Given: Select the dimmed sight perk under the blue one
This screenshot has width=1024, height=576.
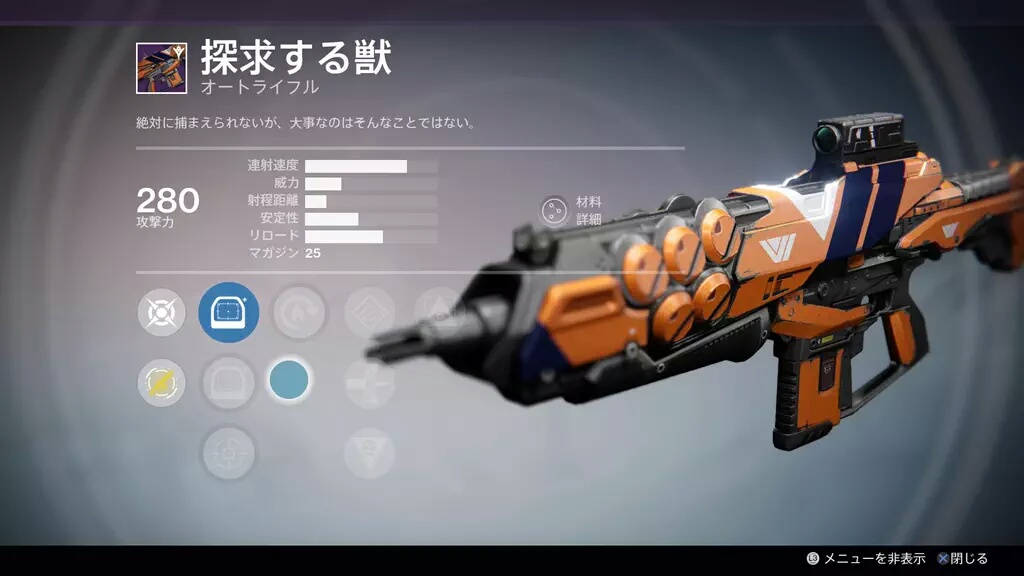Looking at the screenshot, I should pyautogui.click(x=229, y=382).
